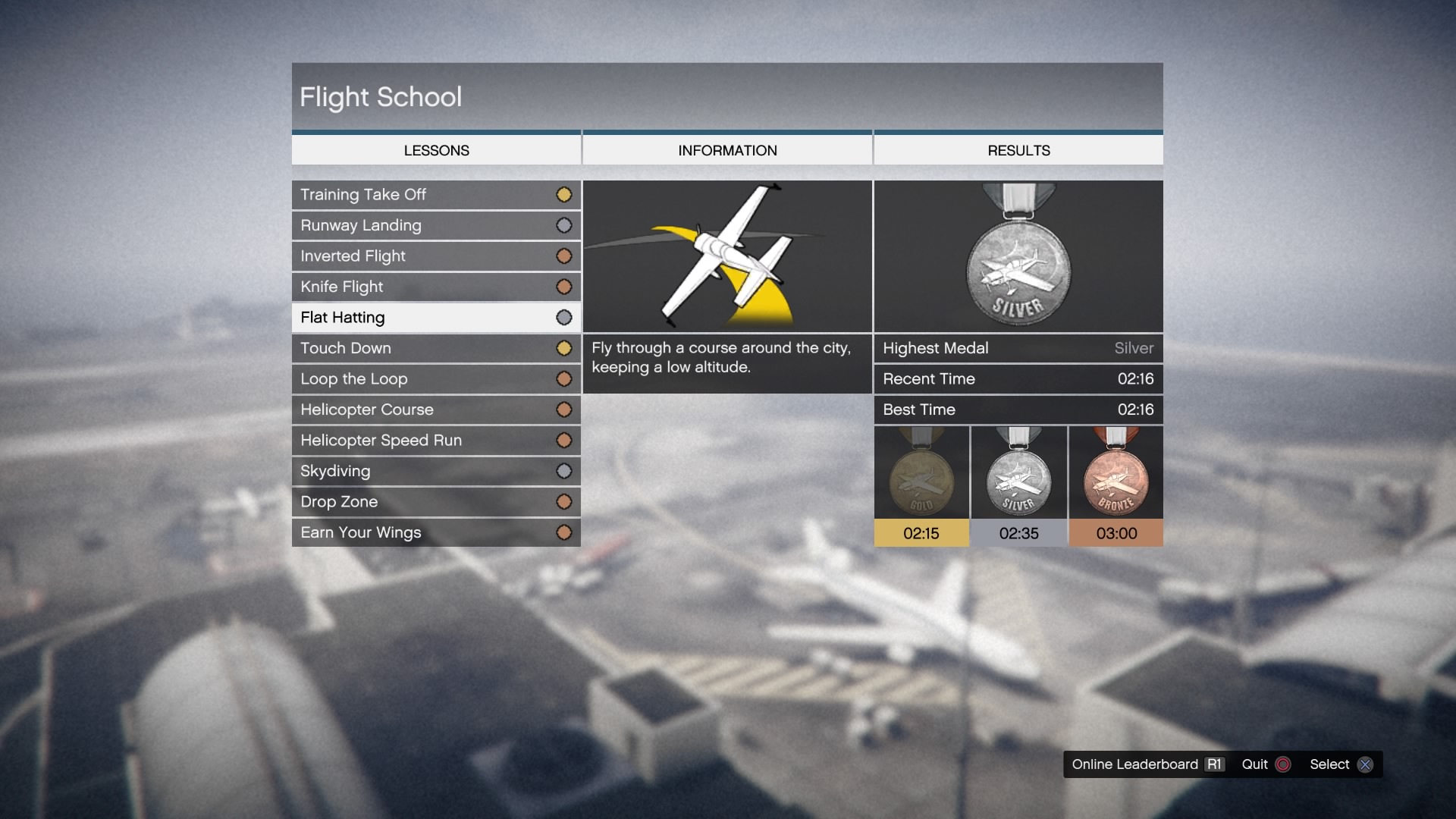
Task: Click the Flat Hatting plane preview image
Action: [x=727, y=256]
